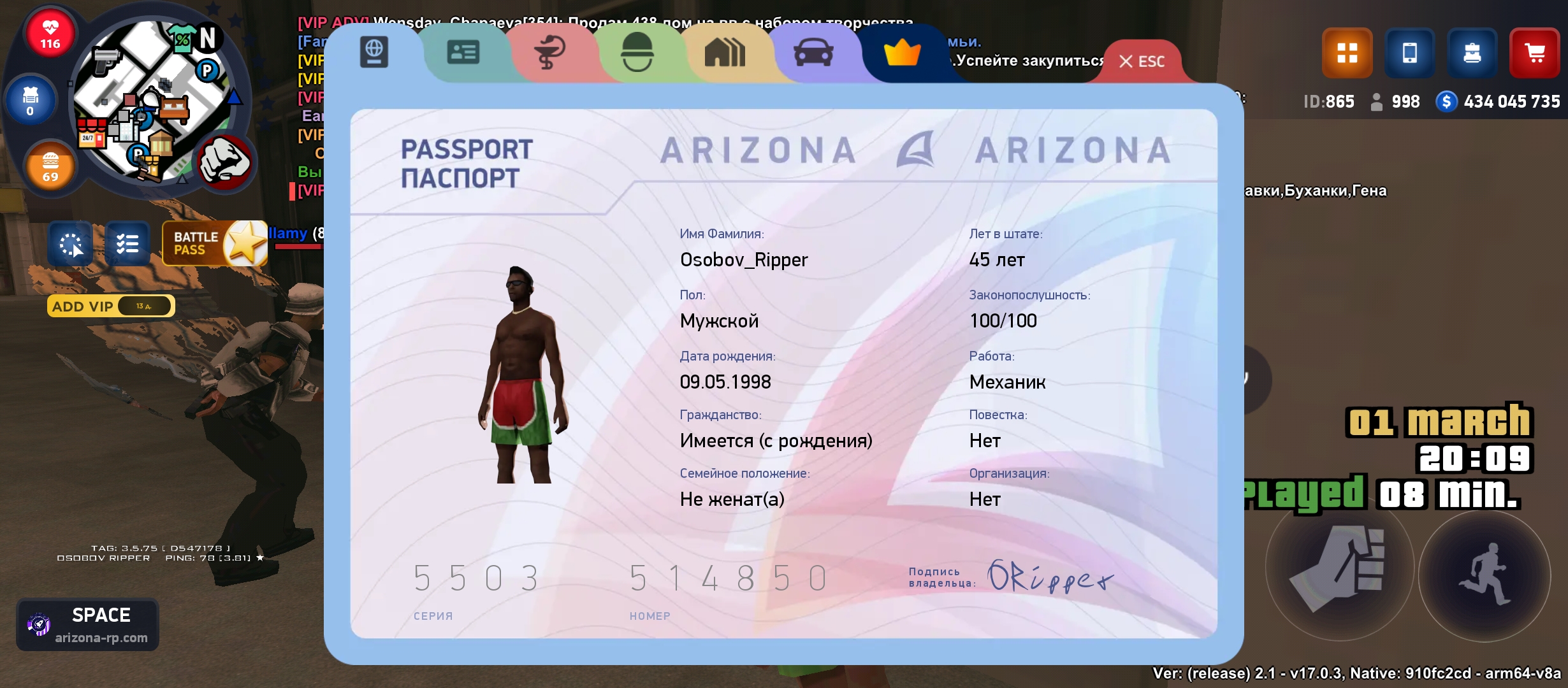This screenshot has width=1568, height=688.
Task: Select the military helmet tab
Action: pyautogui.click(x=637, y=52)
